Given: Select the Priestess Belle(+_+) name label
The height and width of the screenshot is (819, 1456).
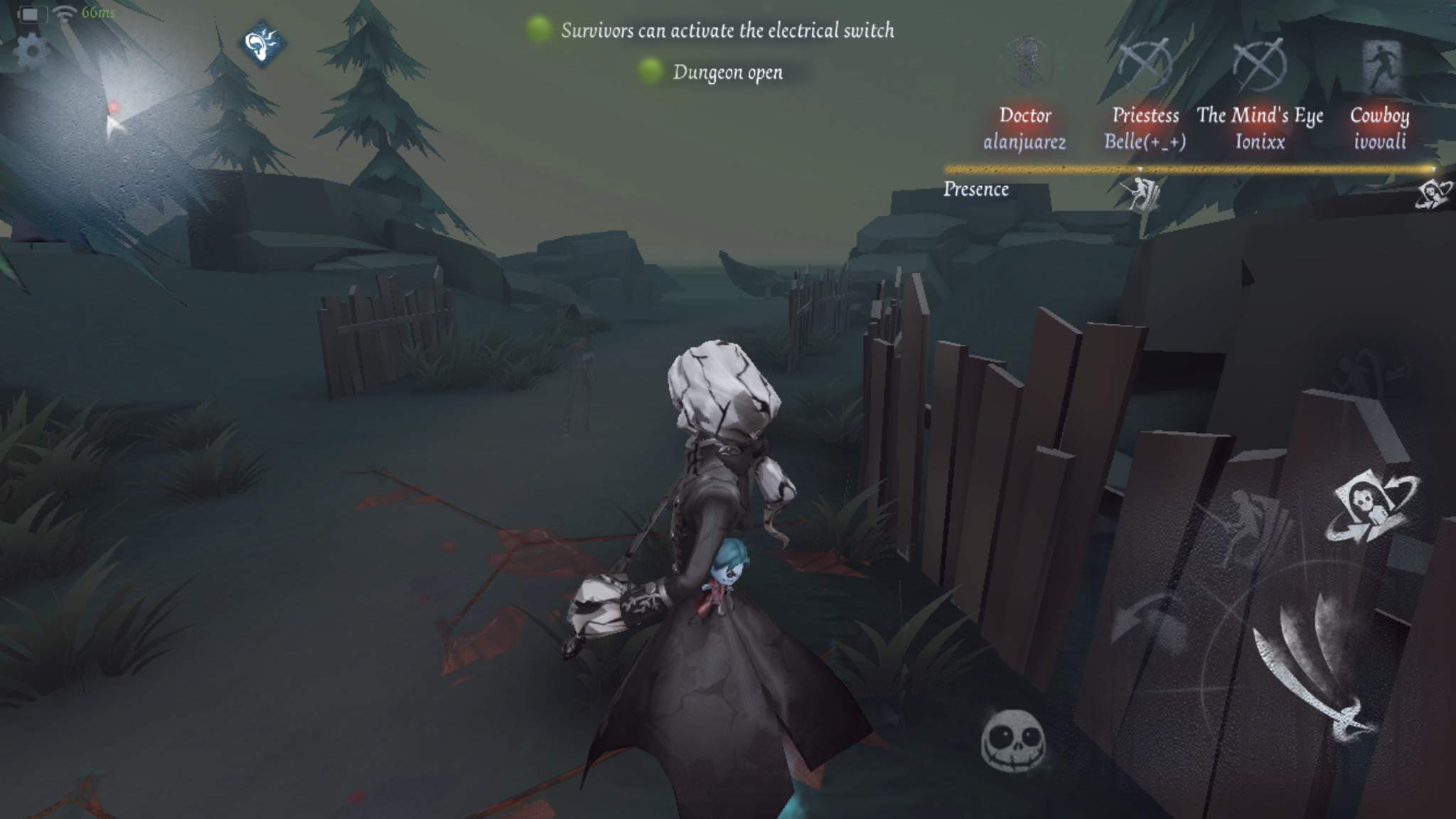Looking at the screenshot, I should tap(1146, 129).
